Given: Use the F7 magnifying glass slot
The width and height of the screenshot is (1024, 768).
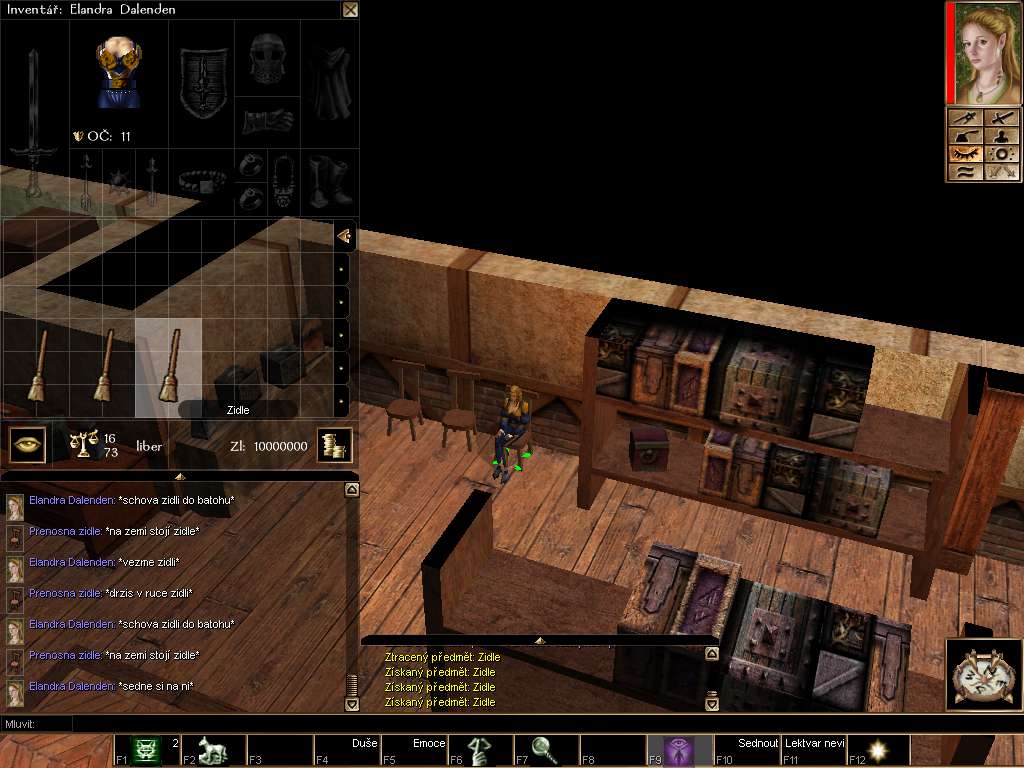Looking at the screenshot, I should tap(546, 750).
